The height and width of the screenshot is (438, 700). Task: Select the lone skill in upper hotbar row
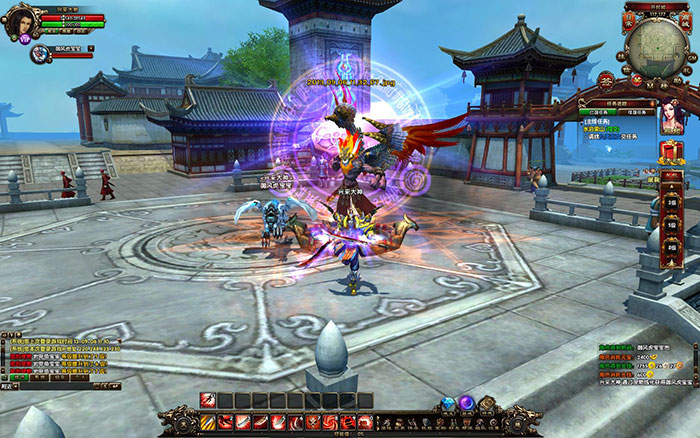pos(209,401)
